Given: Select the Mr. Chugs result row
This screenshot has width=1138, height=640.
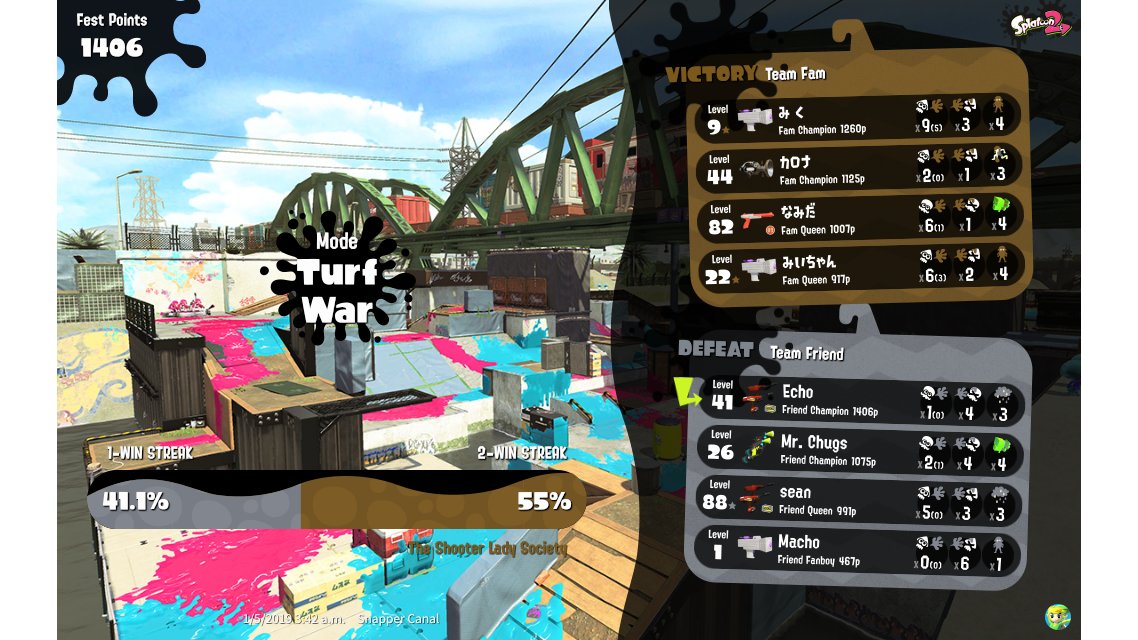Looking at the screenshot, I should click(x=858, y=450).
